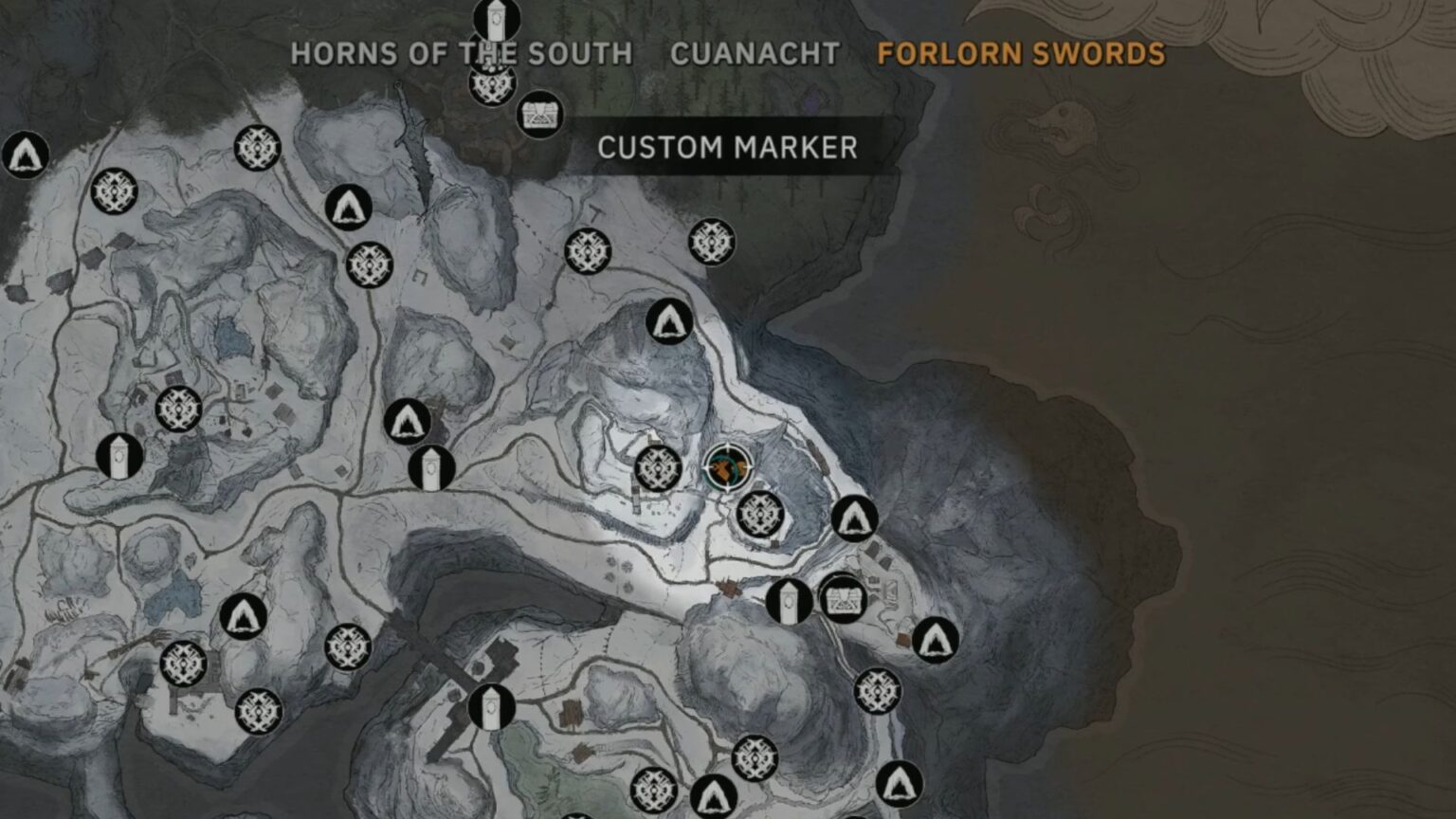Click the Custom Marker tooltip label
1456x819 pixels.
click(727, 147)
